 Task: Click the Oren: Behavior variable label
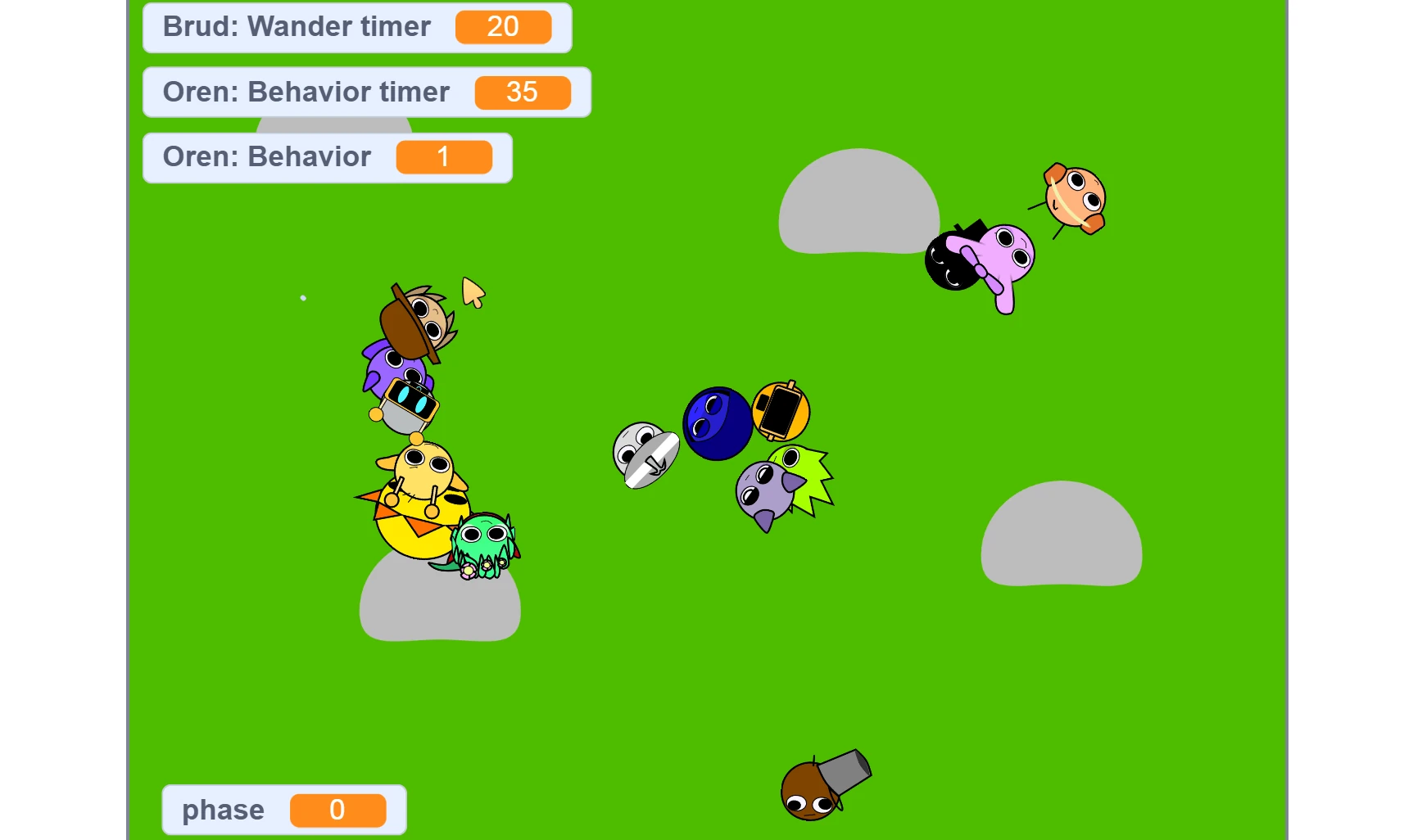[x=268, y=156]
